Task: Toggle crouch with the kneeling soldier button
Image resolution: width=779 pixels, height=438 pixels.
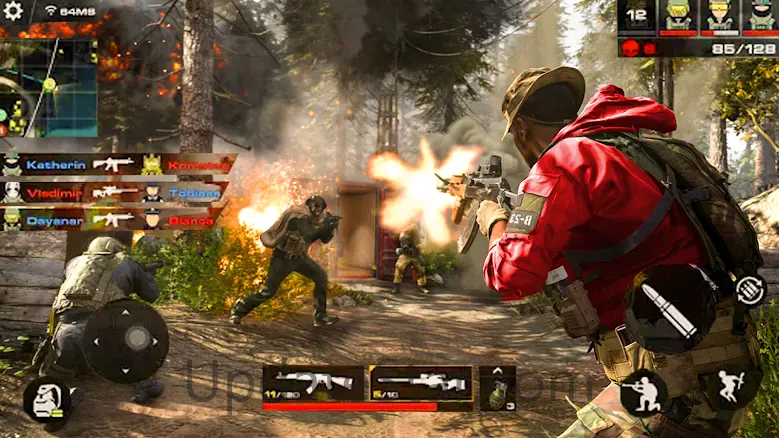Action: pos(643,391)
